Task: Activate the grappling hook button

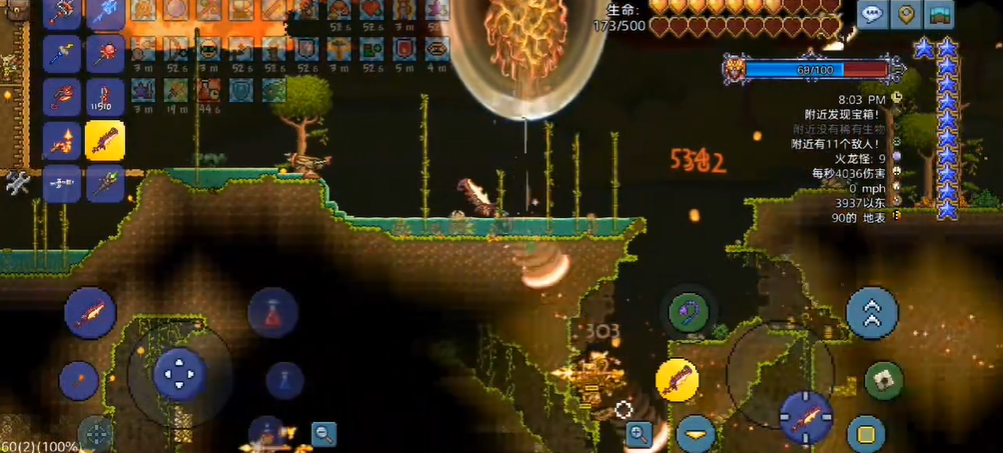Action: pos(688,309)
